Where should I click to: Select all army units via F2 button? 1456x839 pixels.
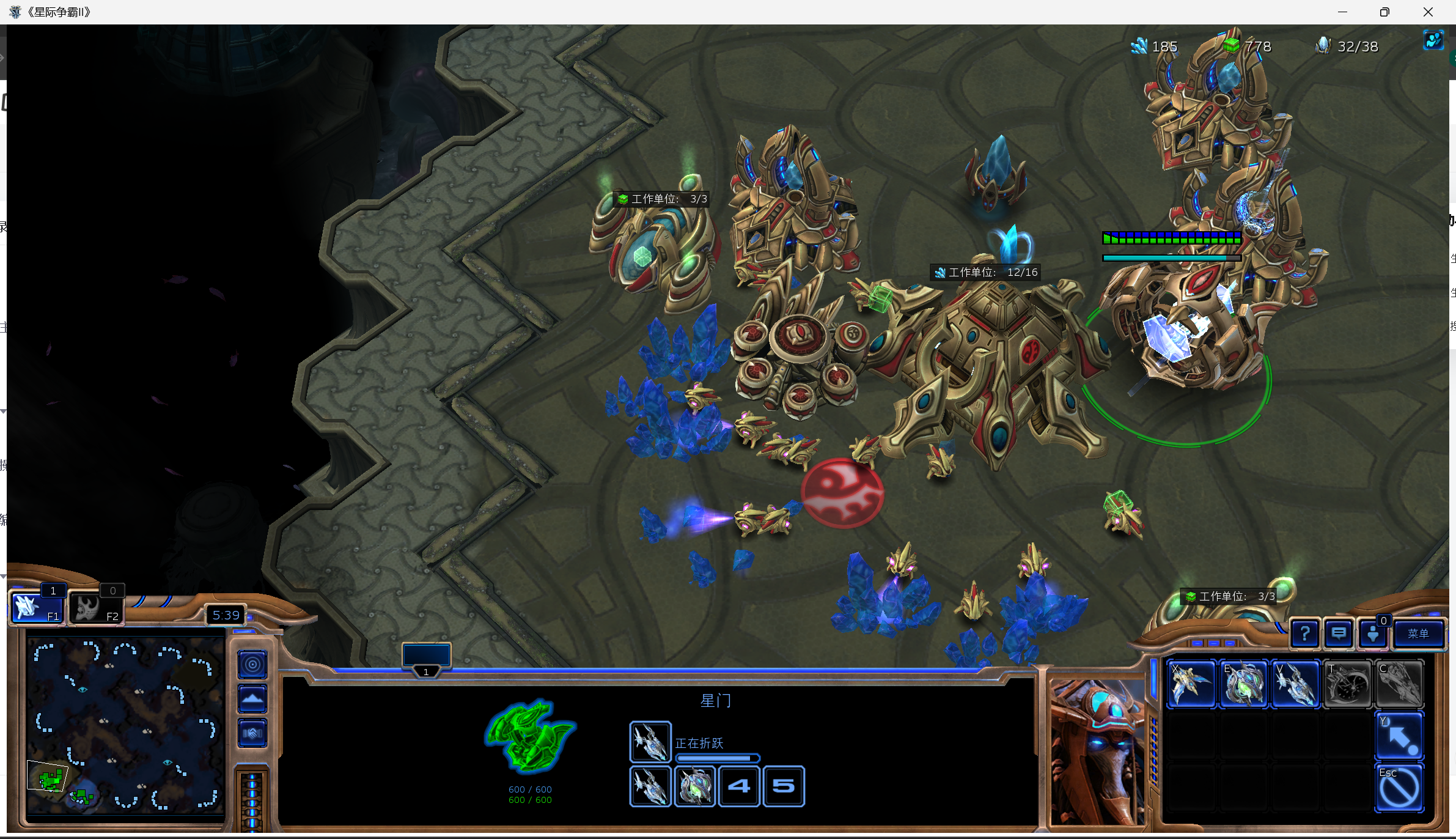(96, 608)
